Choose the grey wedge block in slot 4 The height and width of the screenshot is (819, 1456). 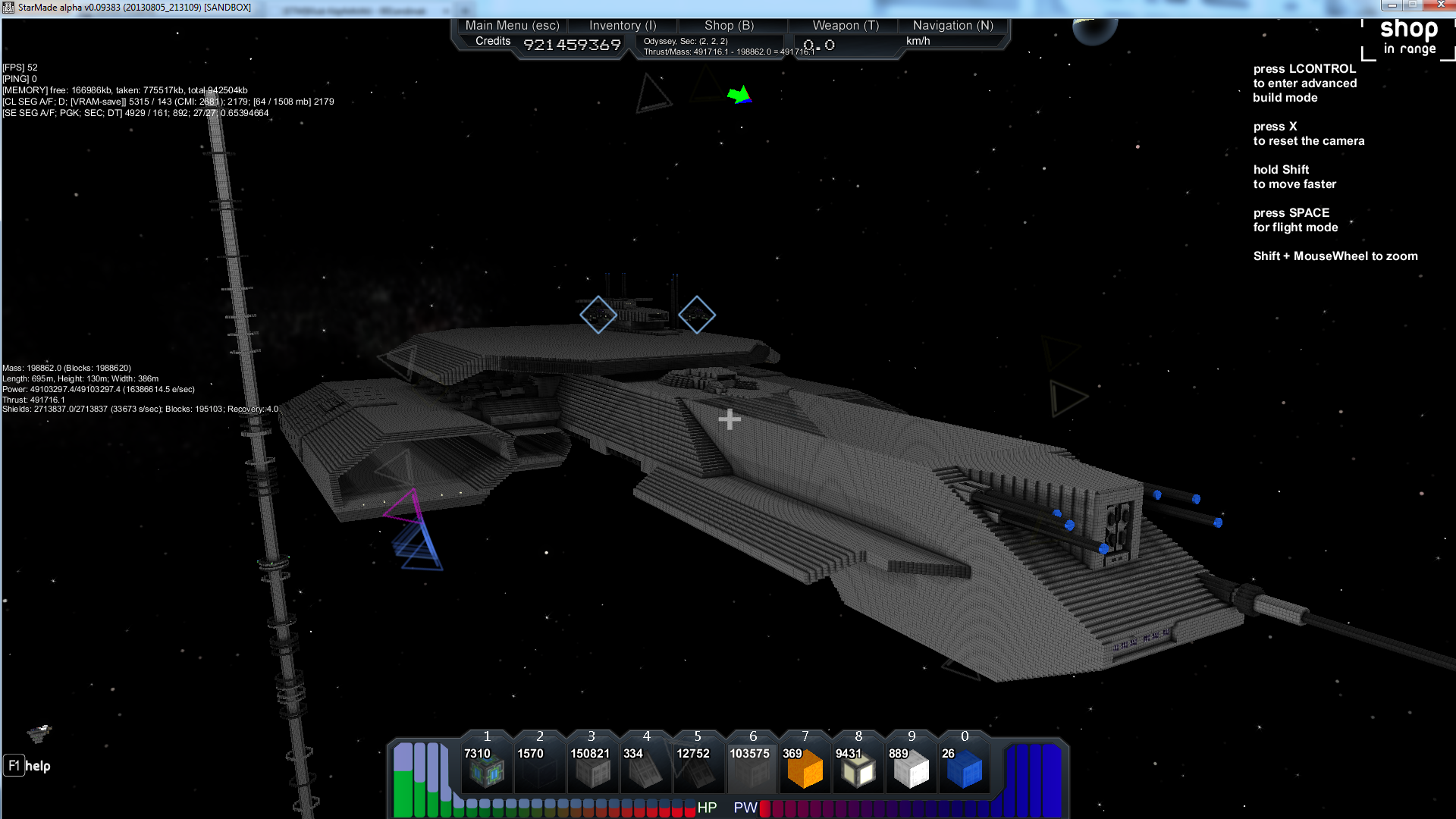(x=646, y=770)
